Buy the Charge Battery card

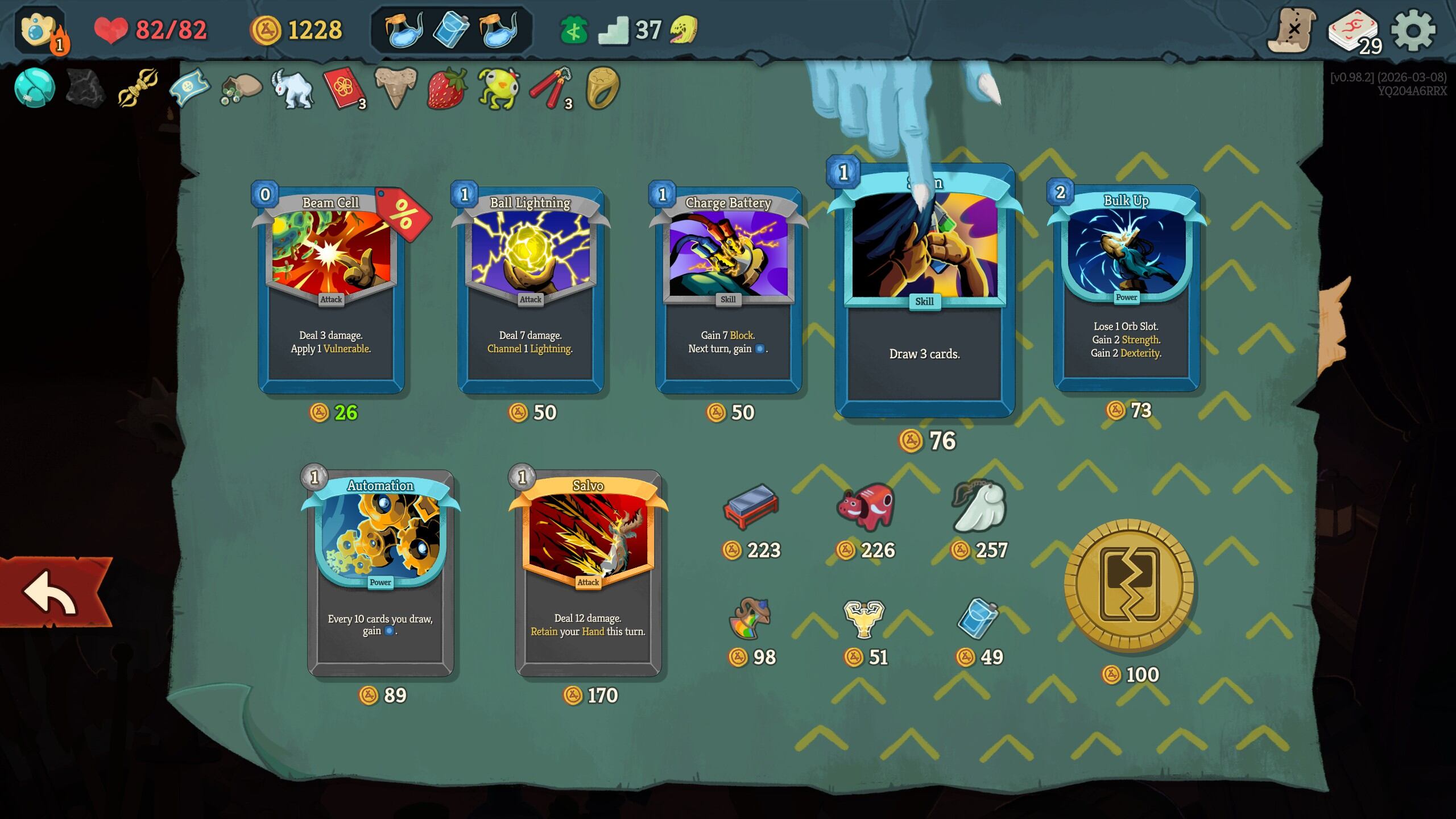[x=728, y=290]
